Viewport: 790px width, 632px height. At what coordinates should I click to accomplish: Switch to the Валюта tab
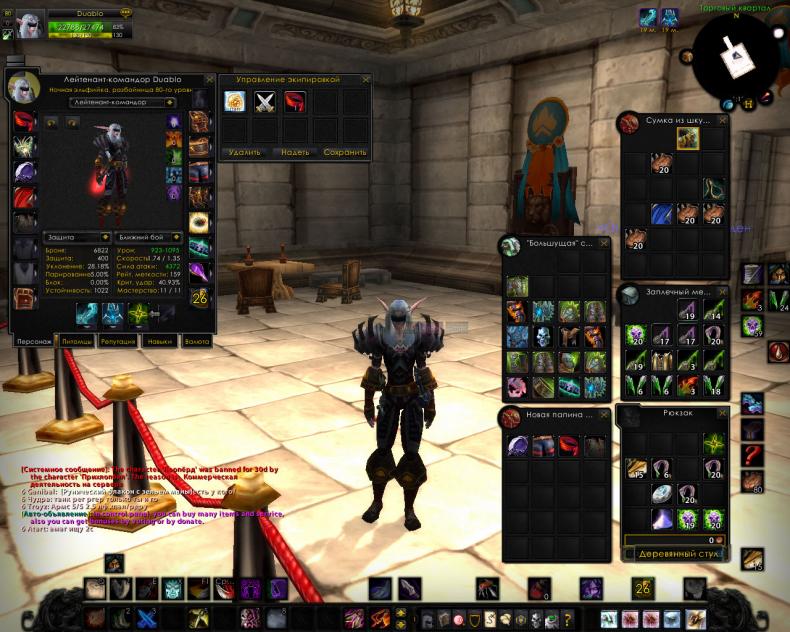coord(197,341)
